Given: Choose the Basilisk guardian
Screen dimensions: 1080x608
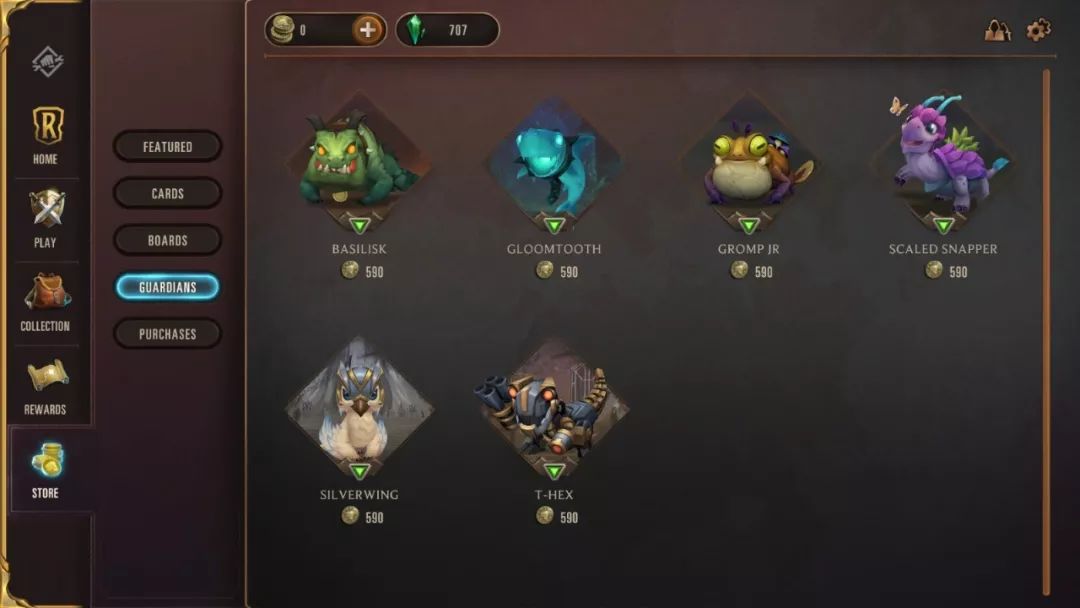Looking at the screenshot, I should tap(359, 165).
